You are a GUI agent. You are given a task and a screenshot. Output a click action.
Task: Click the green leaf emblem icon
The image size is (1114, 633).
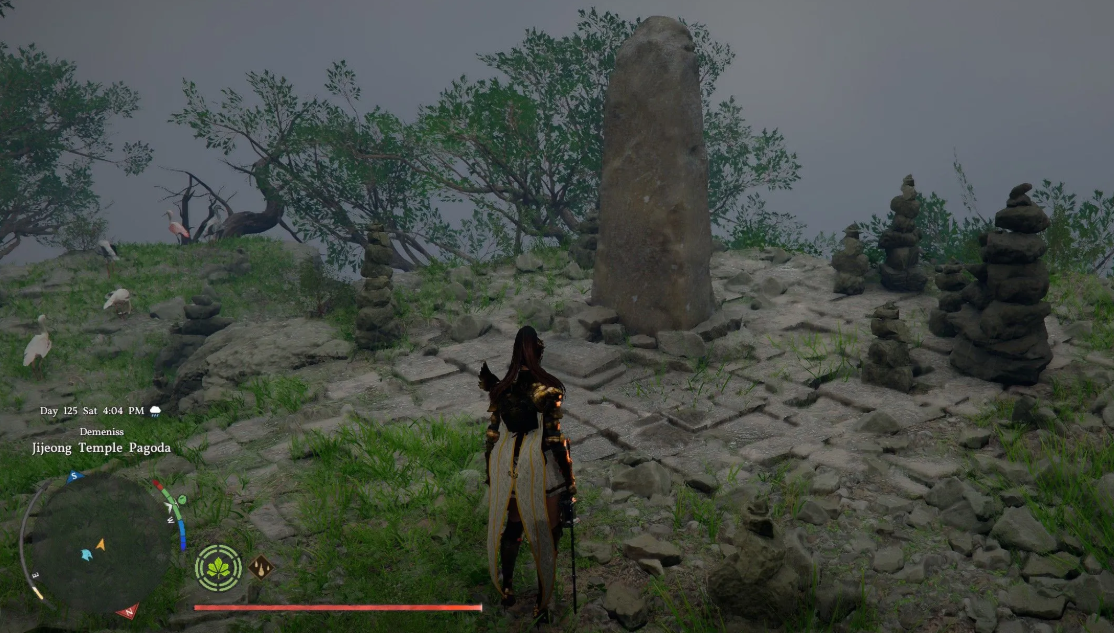(218, 568)
